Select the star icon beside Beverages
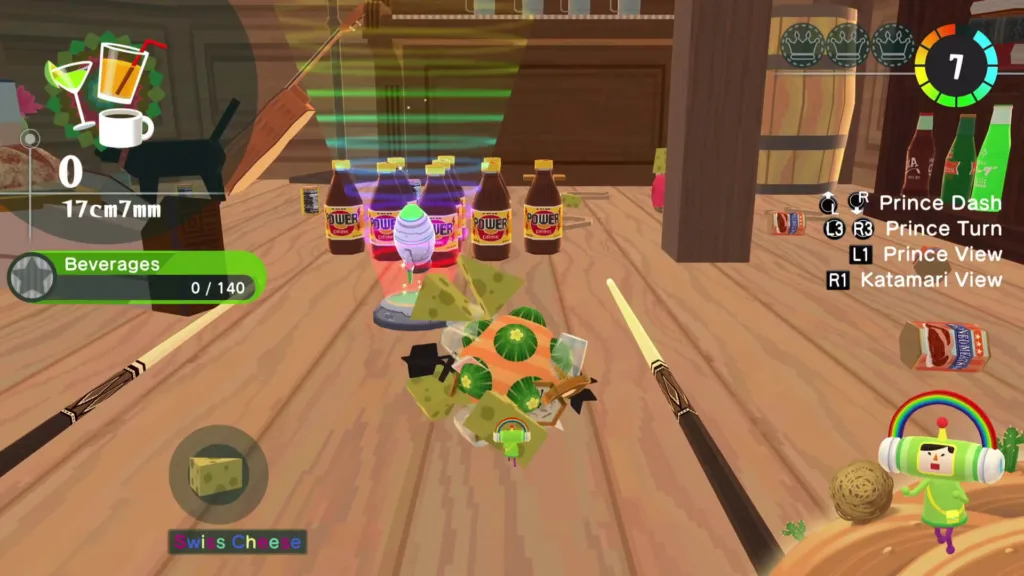The image size is (1024, 576). 30,277
